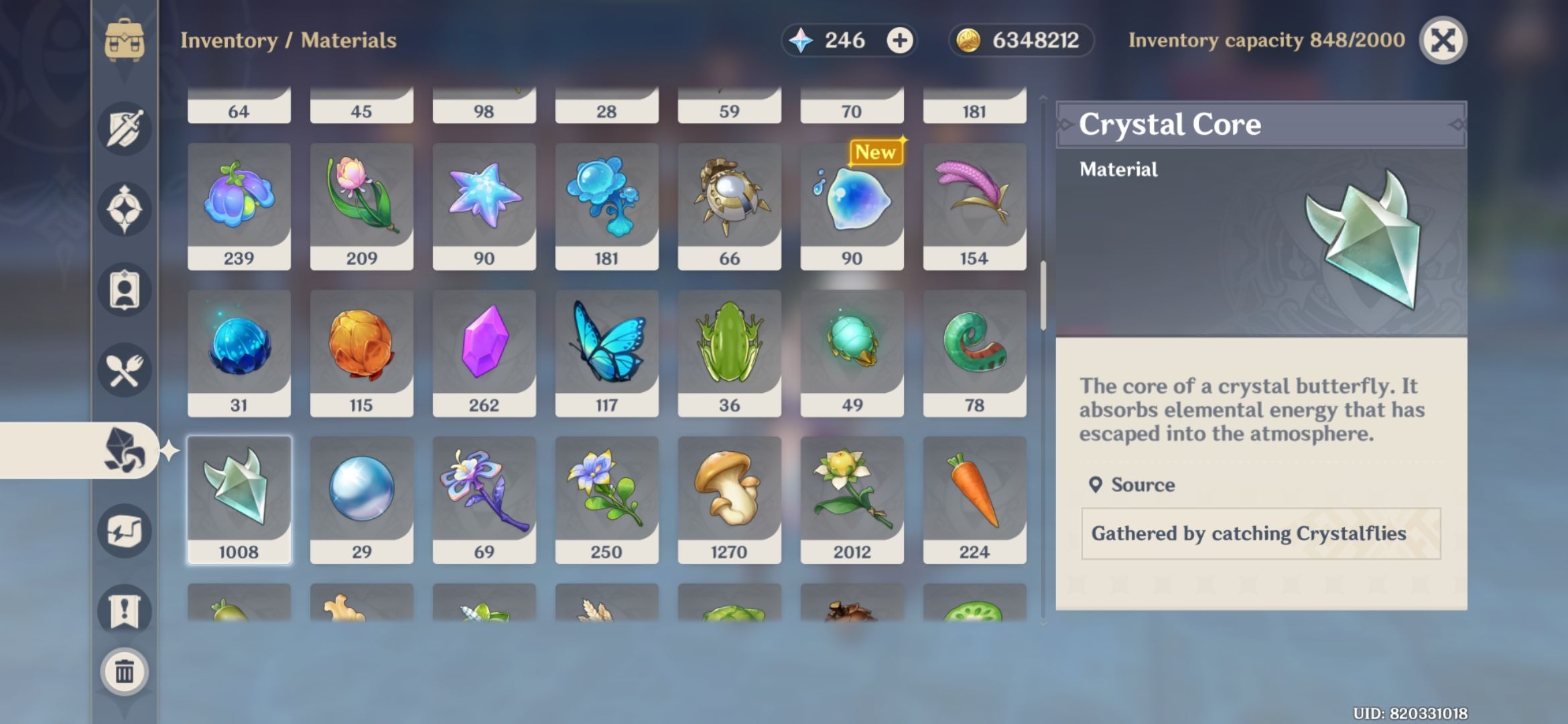Image resolution: width=1568 pixels, height=724 pixels.
Task: Click the Primogem icon in top bar
Action: (x=801, y=40)
